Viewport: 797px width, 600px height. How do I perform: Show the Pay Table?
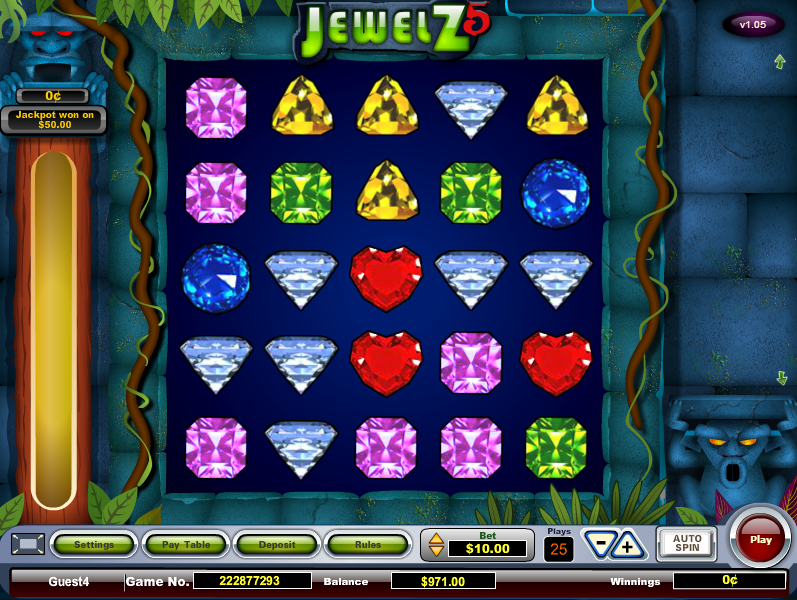click(x=185, y=545)
